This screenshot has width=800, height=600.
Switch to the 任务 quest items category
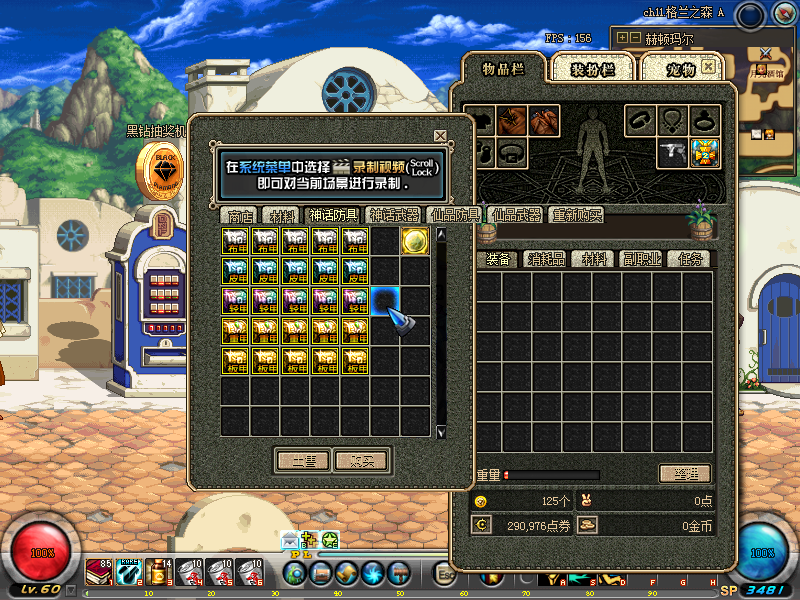(x=689, y=259)
